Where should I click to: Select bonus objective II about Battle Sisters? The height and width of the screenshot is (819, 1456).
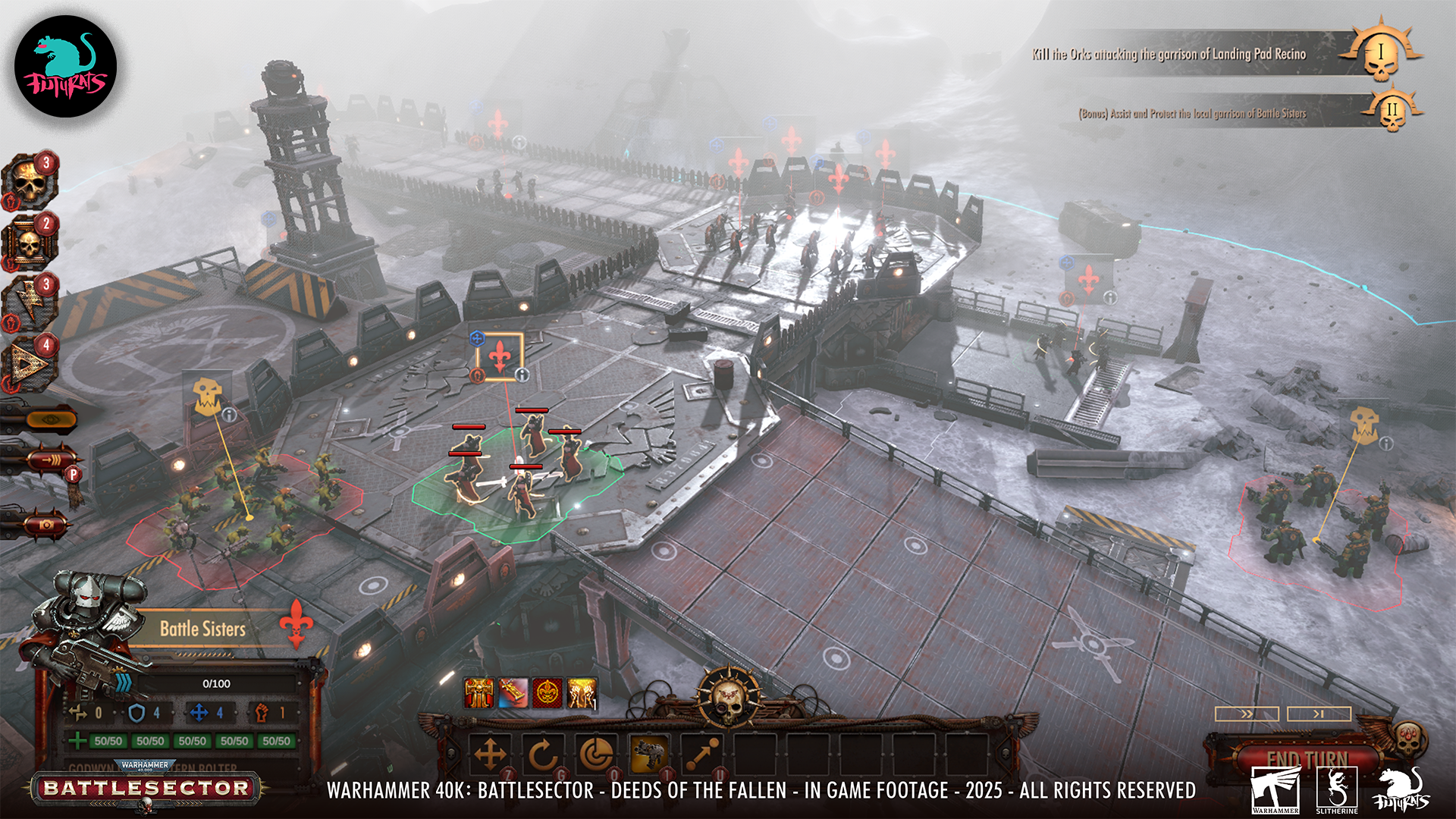(1192, 114)
